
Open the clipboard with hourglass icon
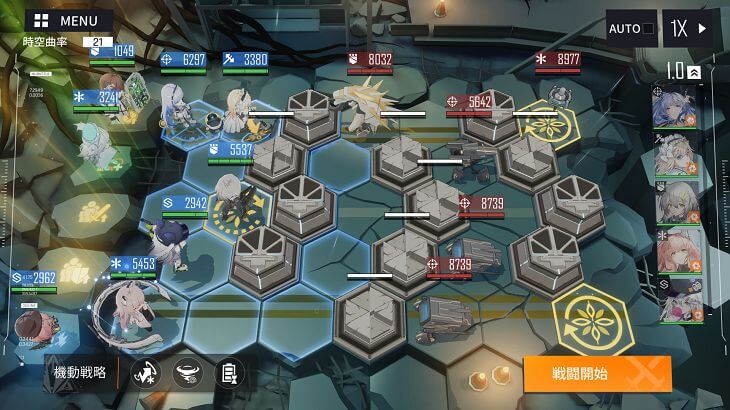229,373
